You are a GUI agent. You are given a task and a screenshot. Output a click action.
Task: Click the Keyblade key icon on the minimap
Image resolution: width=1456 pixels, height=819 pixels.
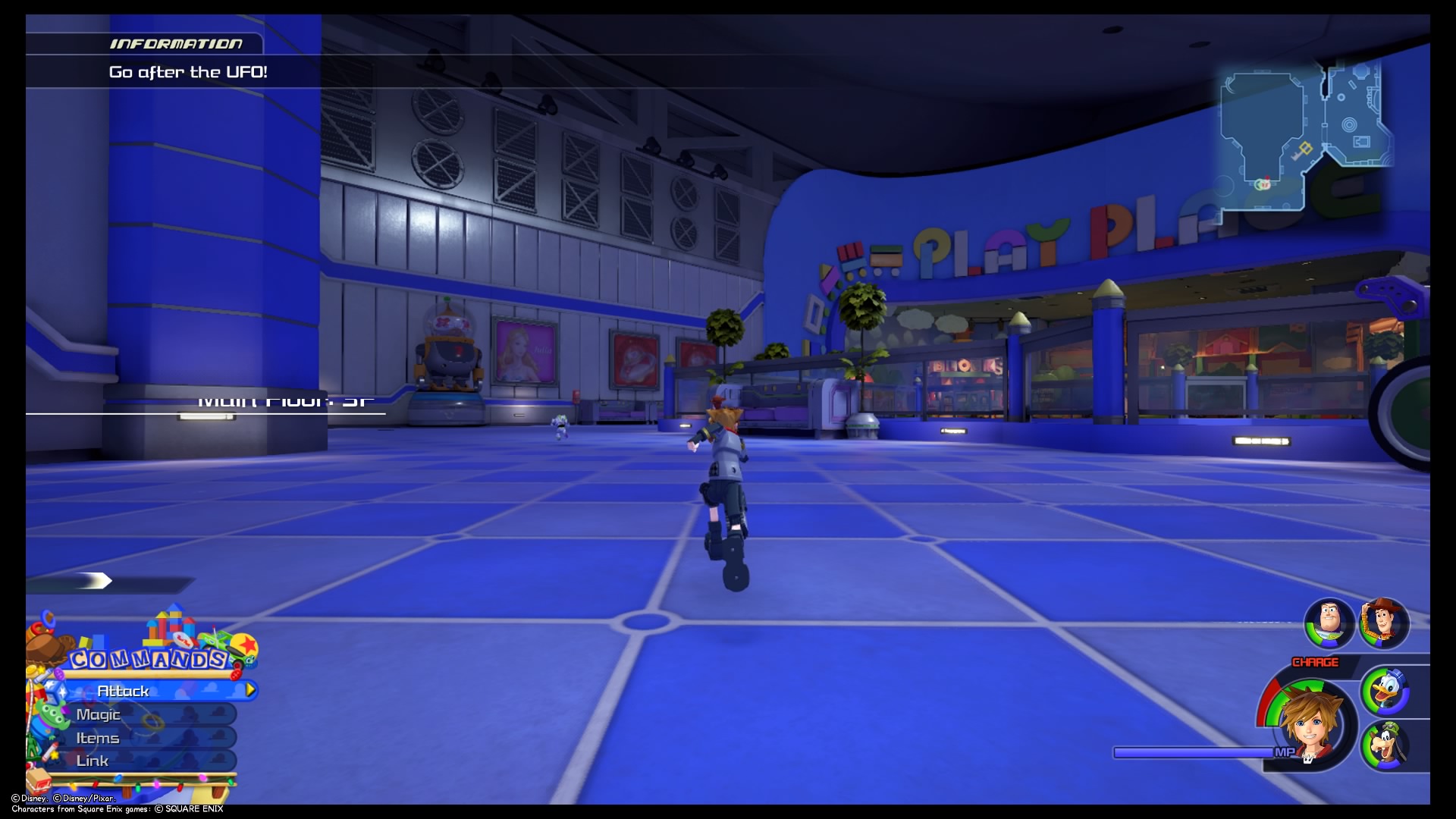1303,150
